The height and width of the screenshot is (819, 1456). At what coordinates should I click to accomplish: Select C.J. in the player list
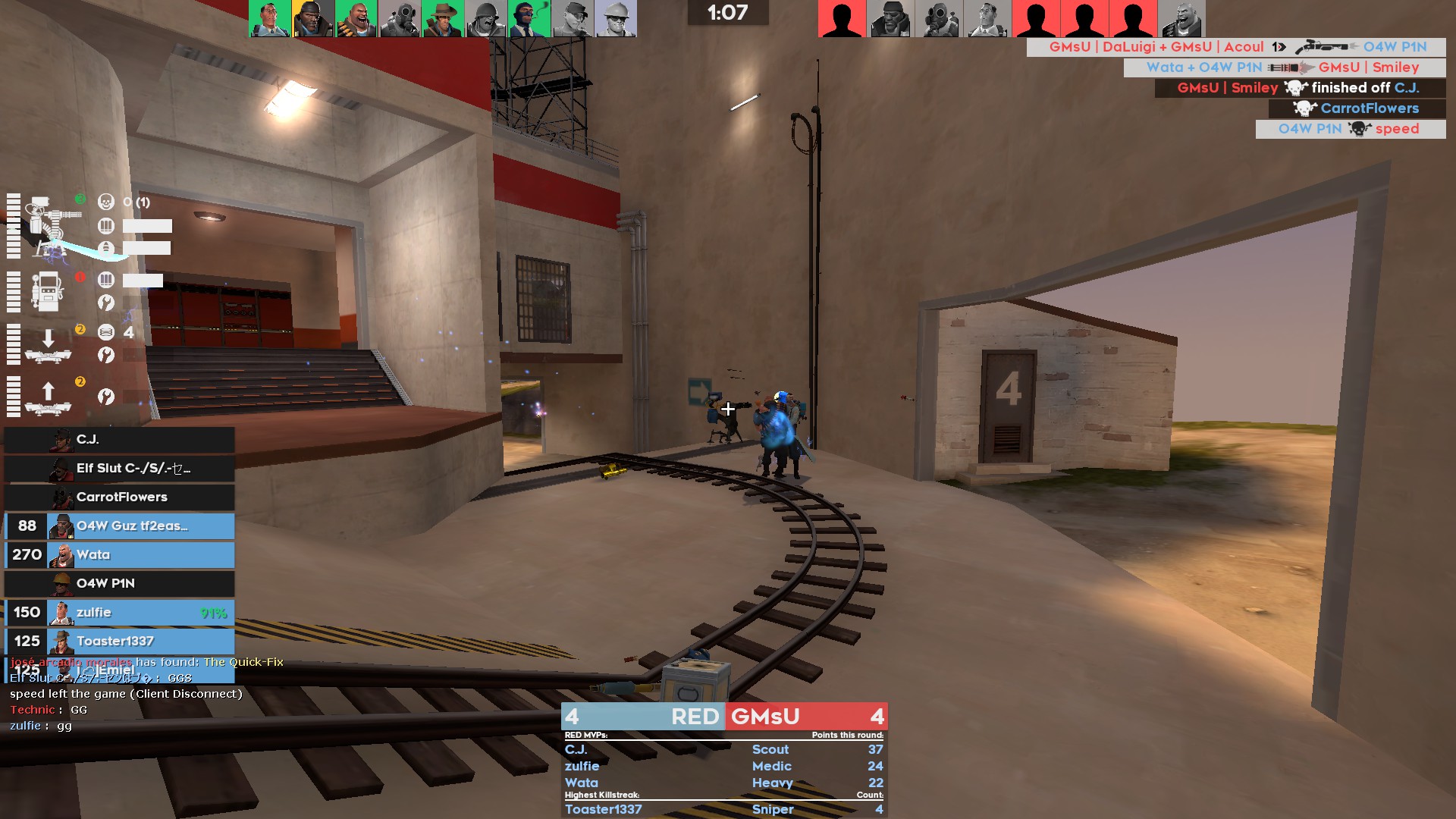click(119, 440)
